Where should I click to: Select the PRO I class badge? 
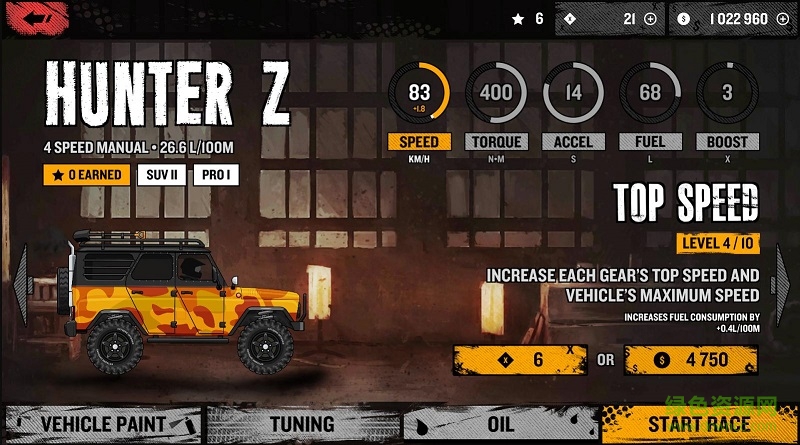(218, 175)
